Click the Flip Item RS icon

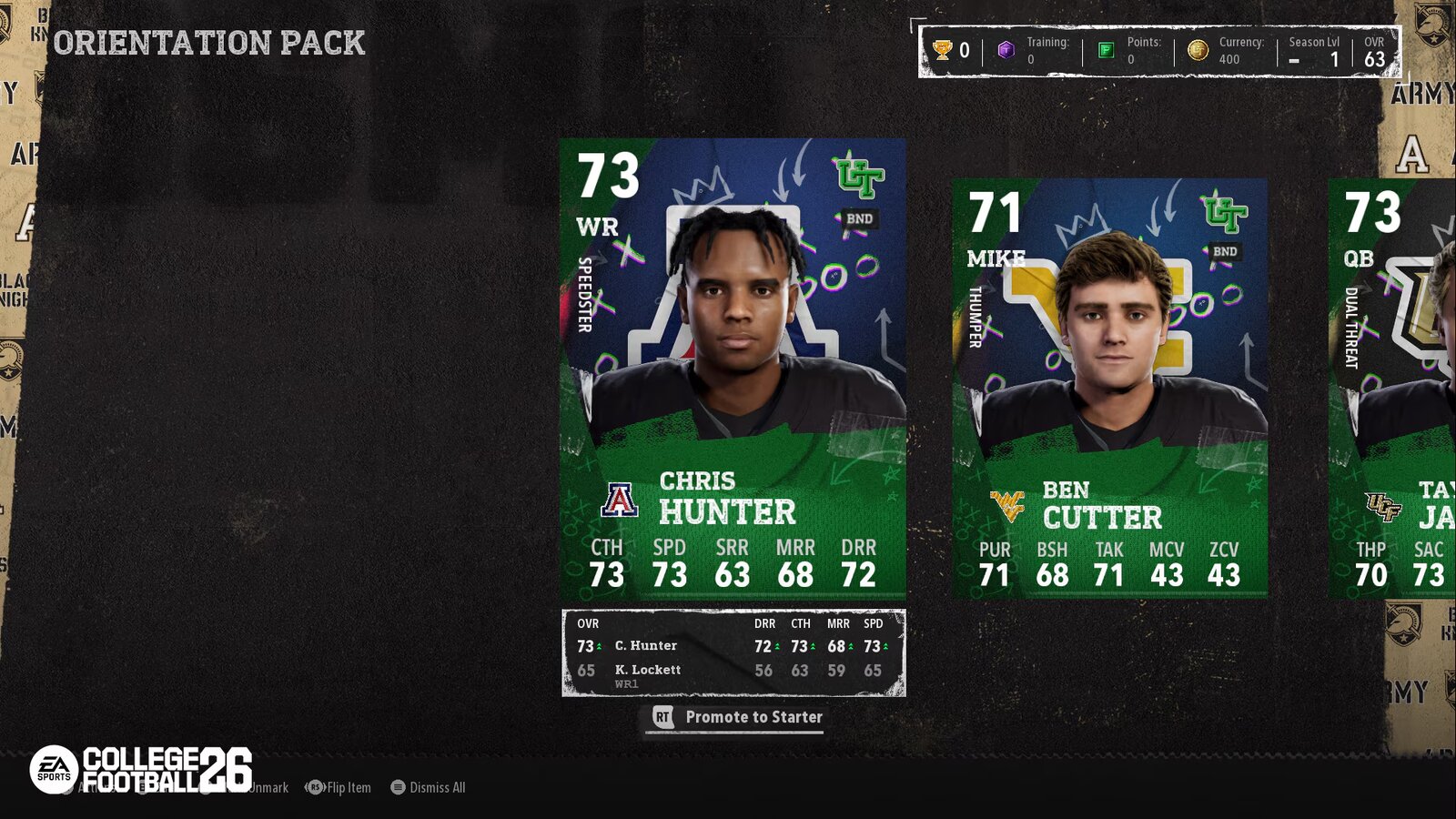pyautogui.click(x=313, y=787)
